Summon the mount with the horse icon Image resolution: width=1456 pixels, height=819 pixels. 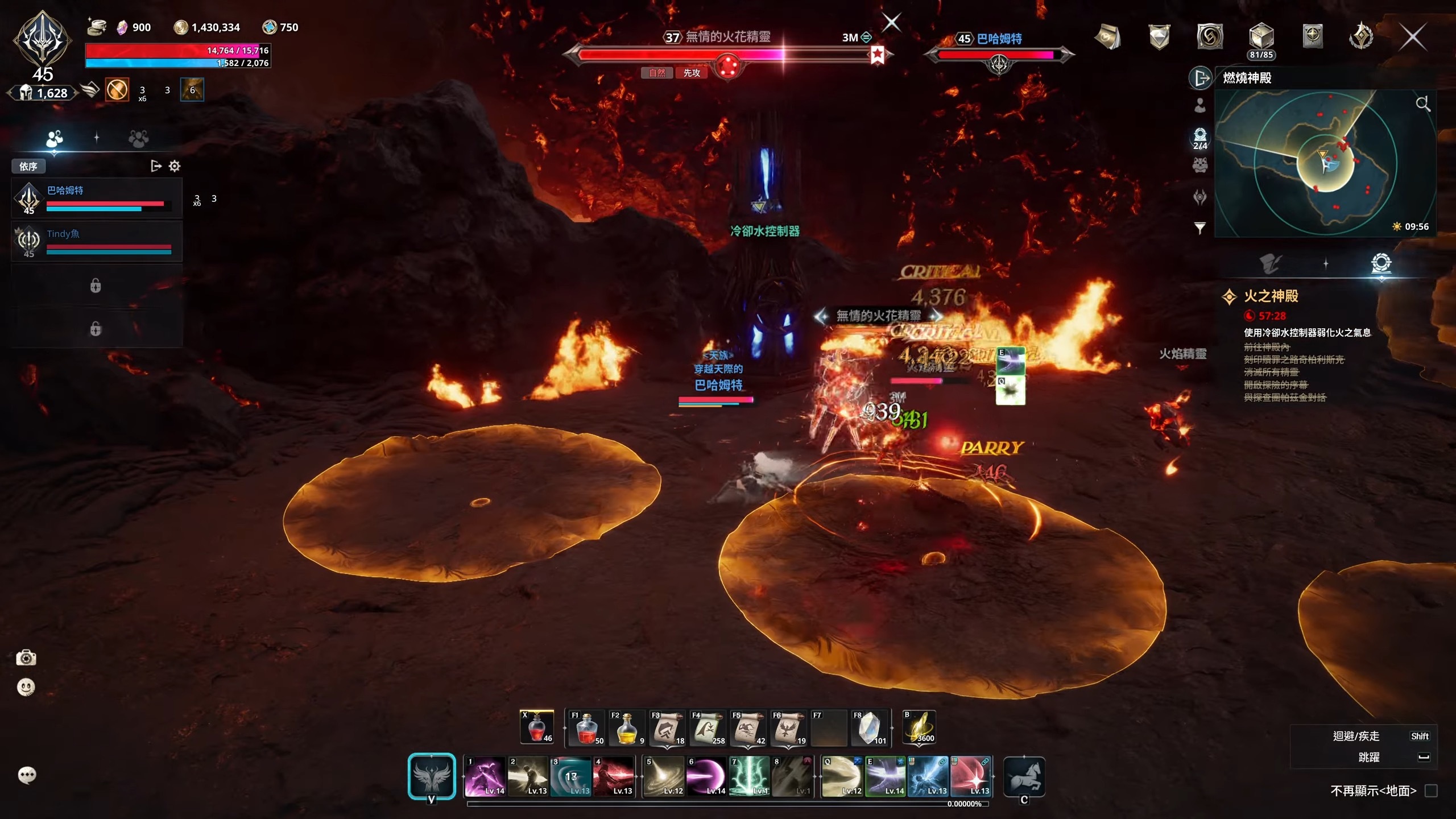[1024, 776]
